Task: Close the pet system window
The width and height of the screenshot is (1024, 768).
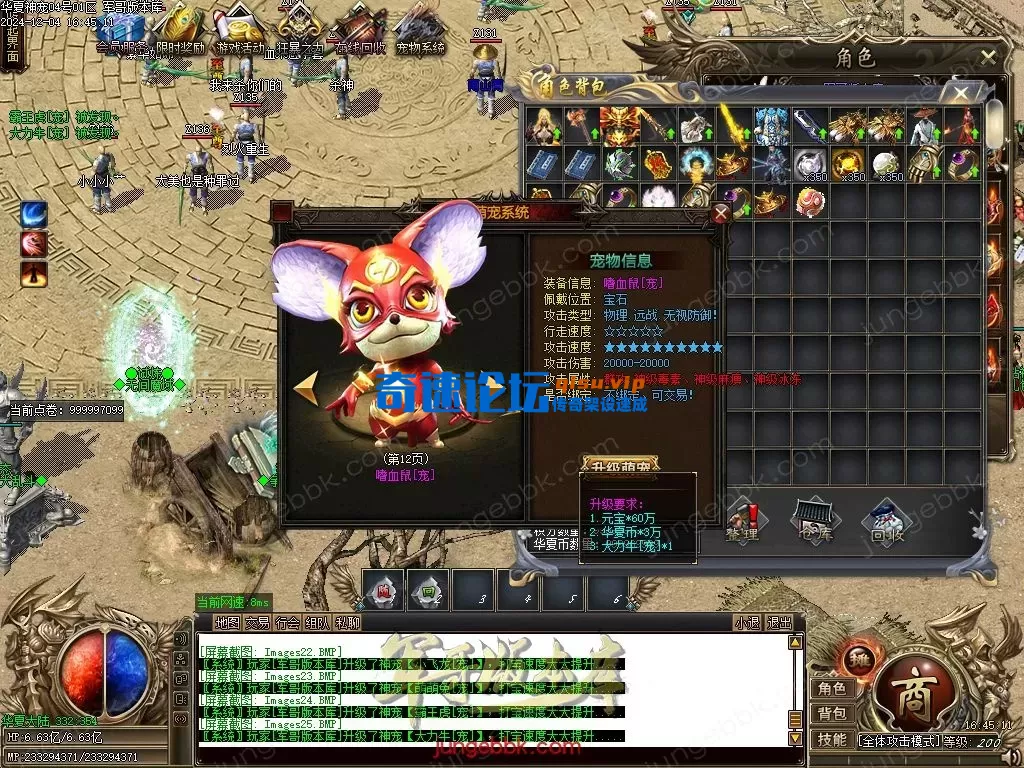Action: [x=721, y=213]
